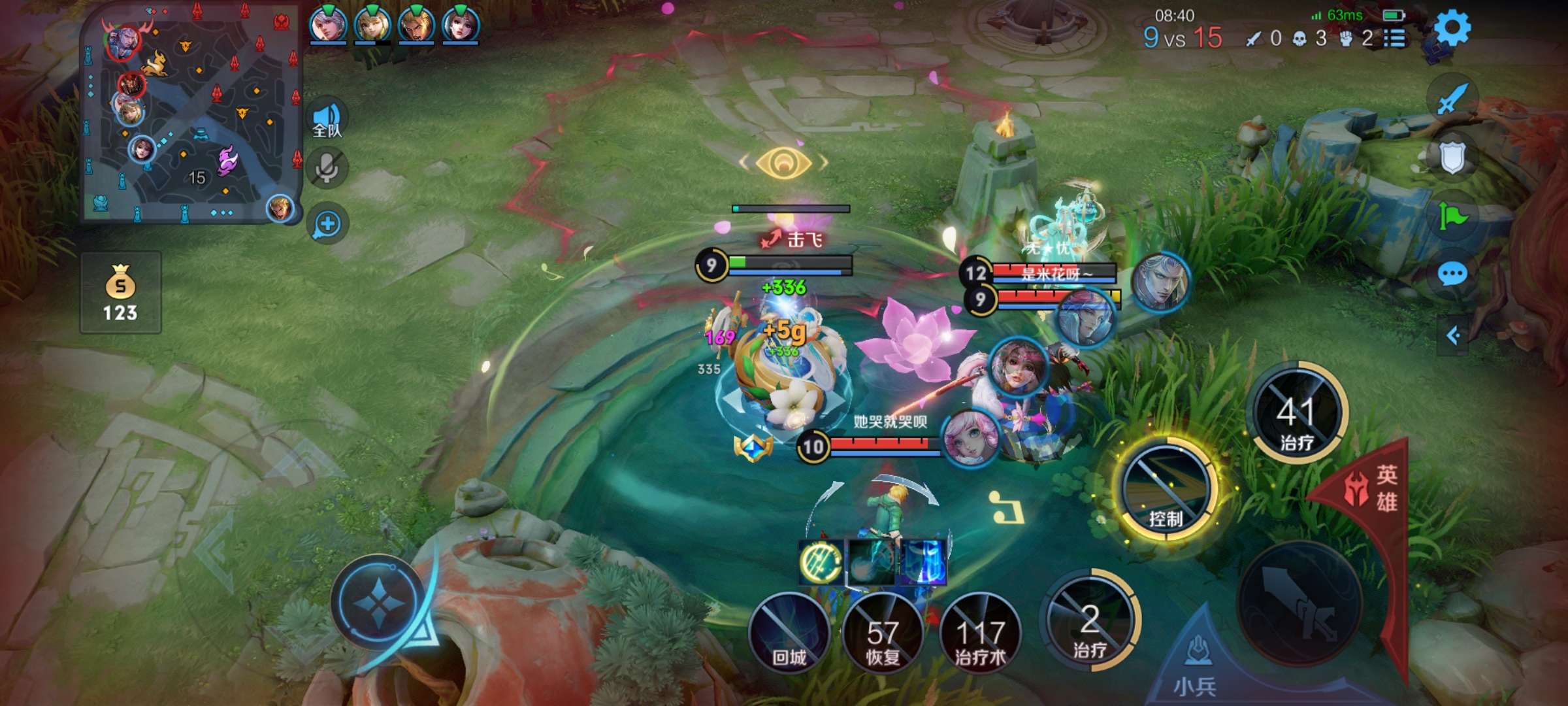
Task: Use the 回城 recall button
Action: [x=789, y=632]
